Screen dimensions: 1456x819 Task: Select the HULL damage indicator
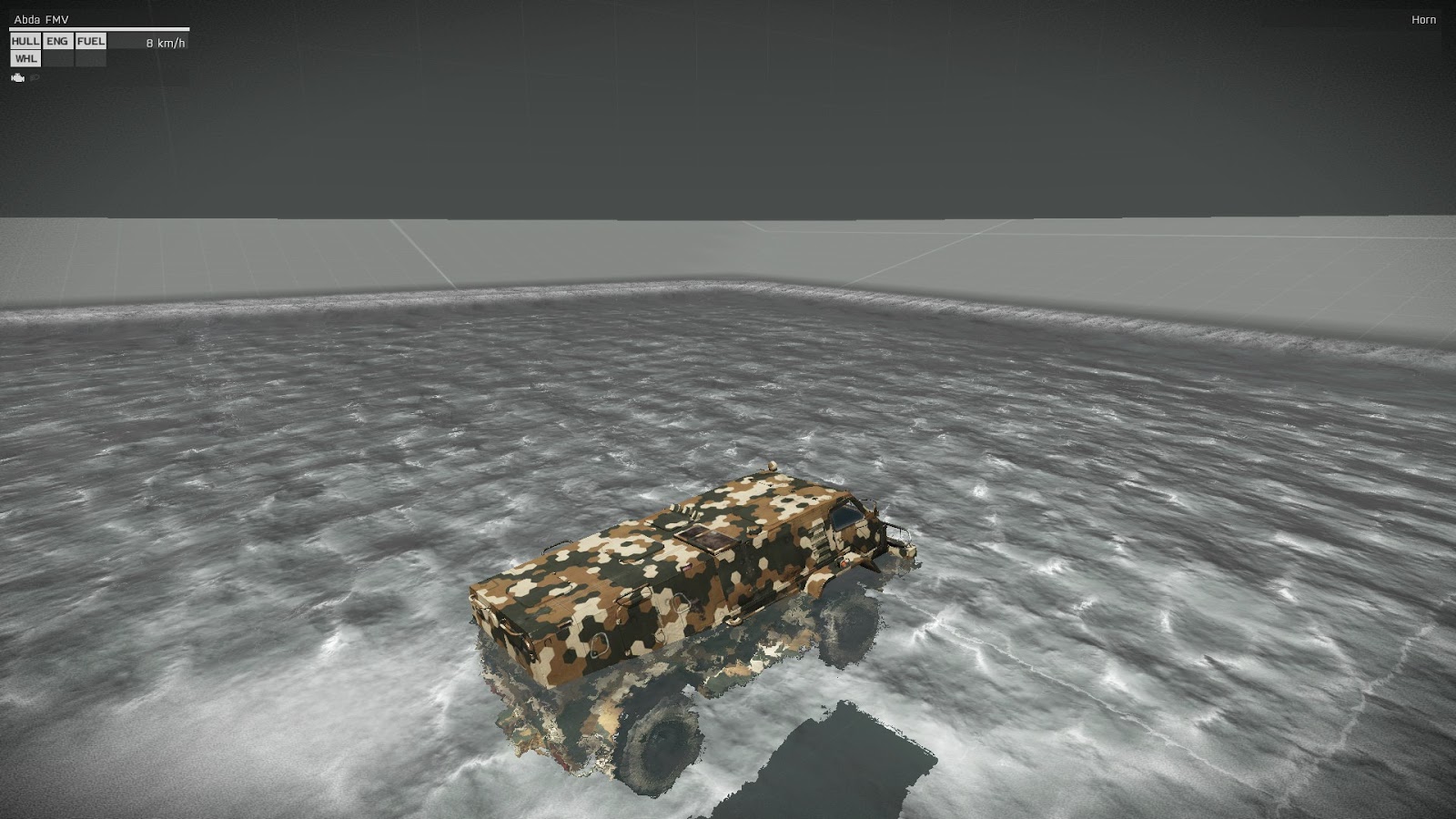tap(25, 41)
